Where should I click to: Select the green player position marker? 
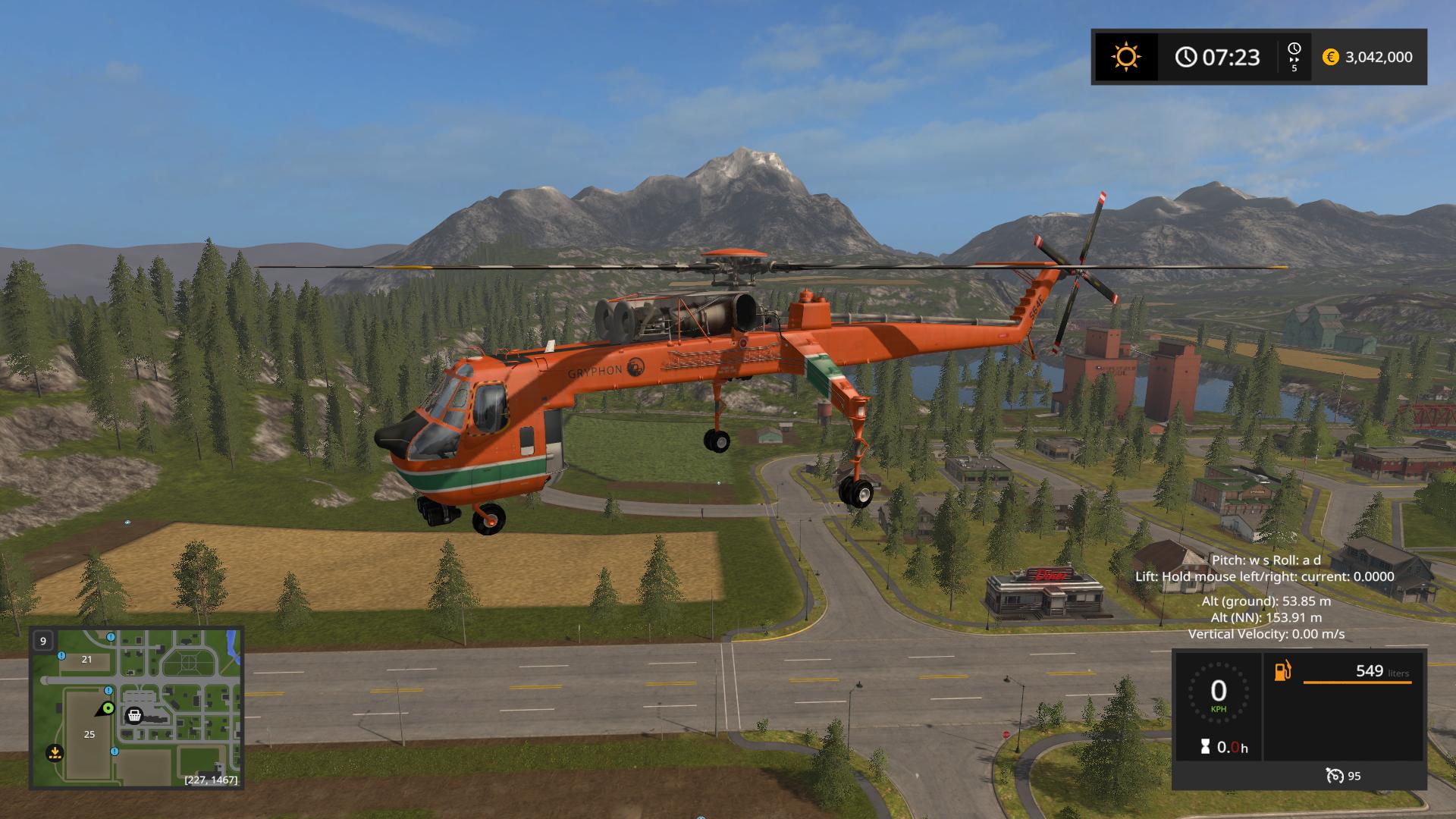pos(108,708)
